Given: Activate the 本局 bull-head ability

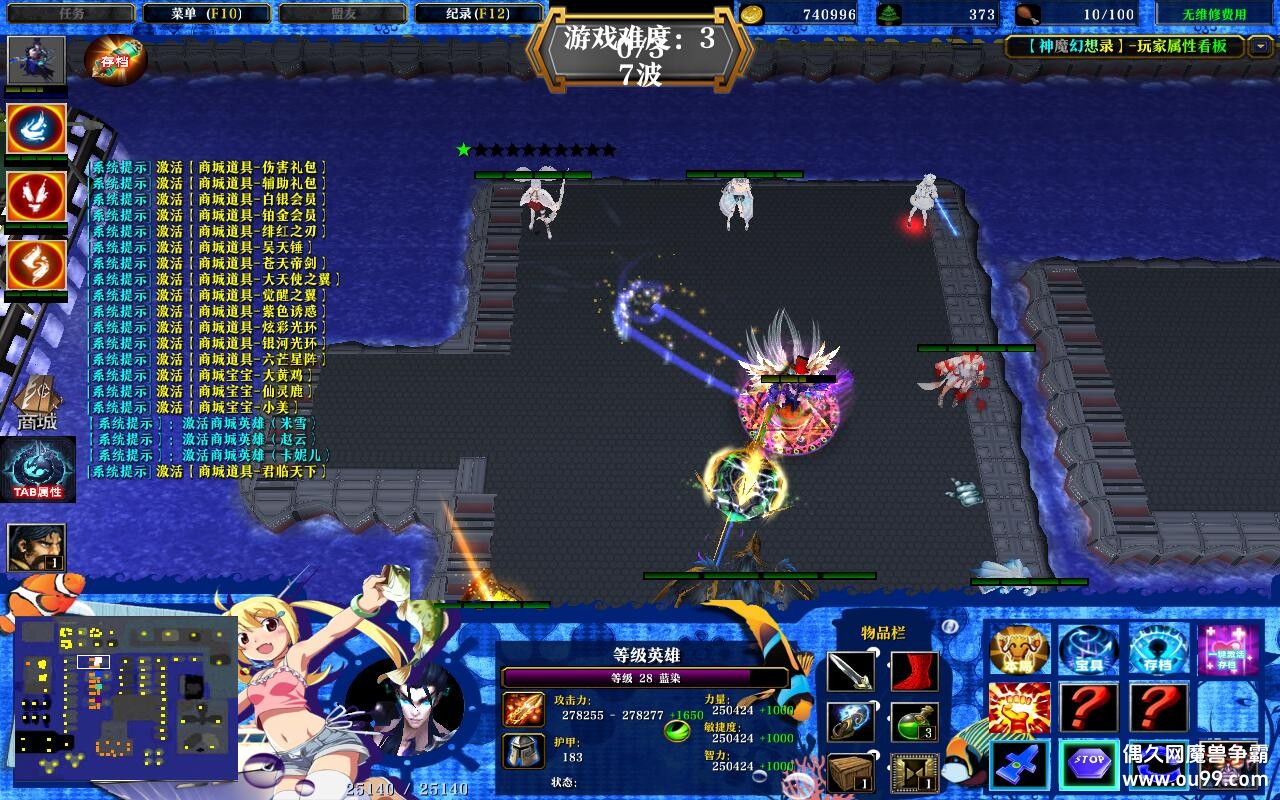Looking at the screenshot, I should (x=1019, y=650).
